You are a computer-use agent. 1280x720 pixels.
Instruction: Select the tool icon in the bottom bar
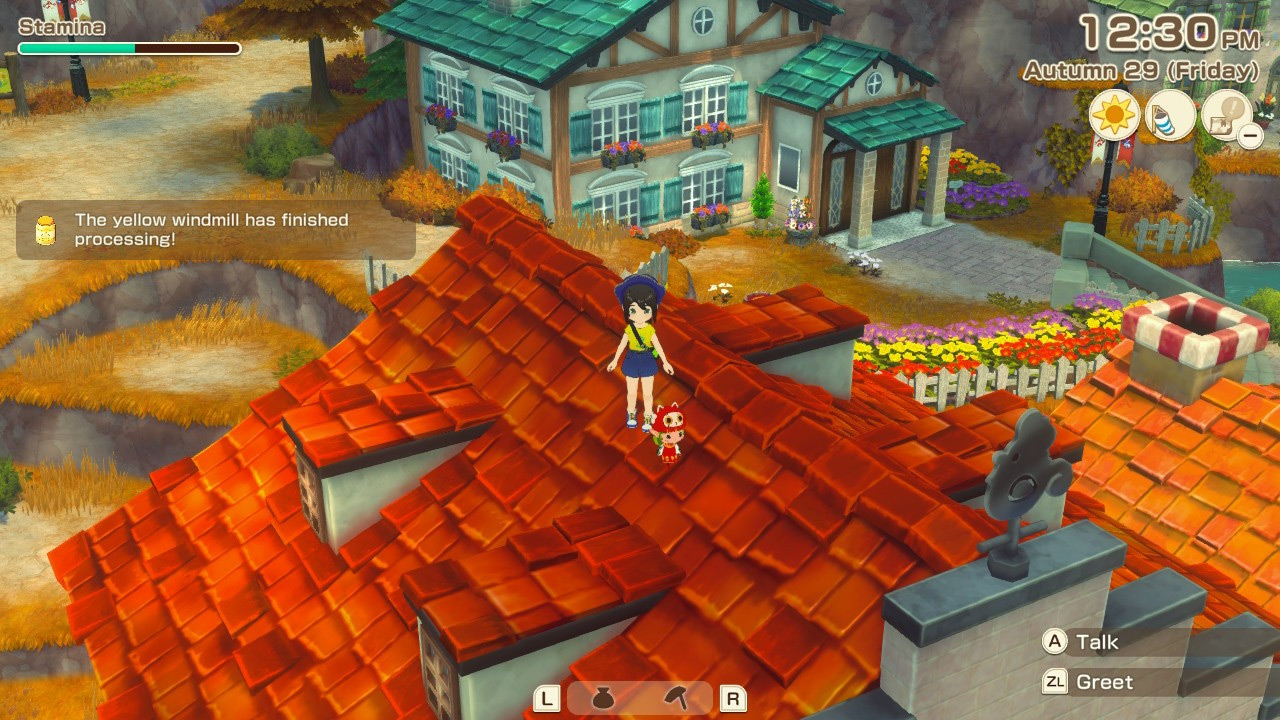tap(676, 698)
